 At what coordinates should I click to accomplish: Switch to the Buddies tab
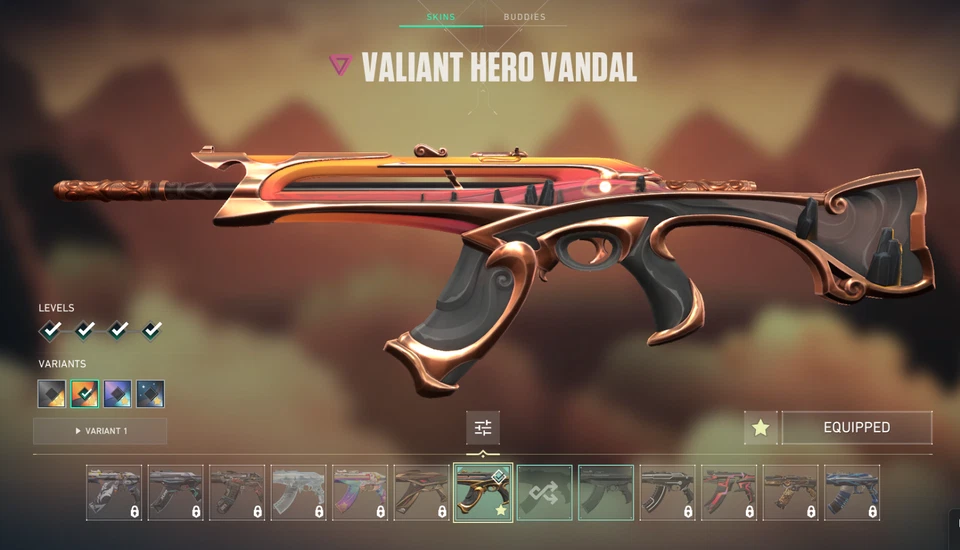[x=524, y=17]
